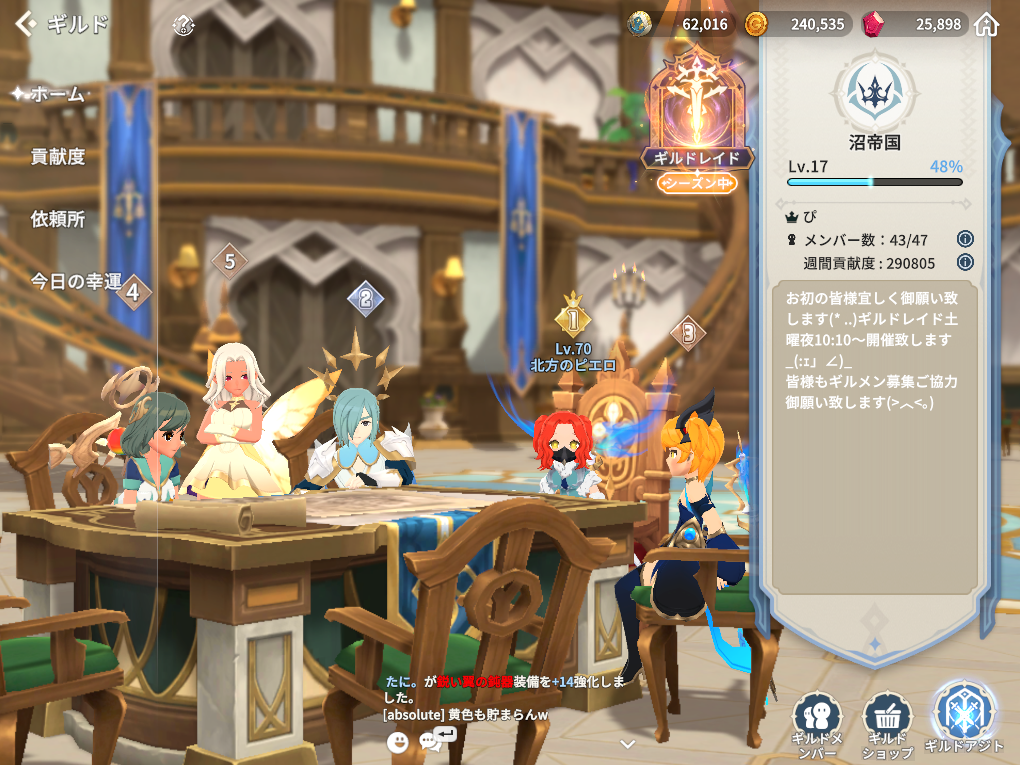Visit the ギルドショップ

pos(888,723)
